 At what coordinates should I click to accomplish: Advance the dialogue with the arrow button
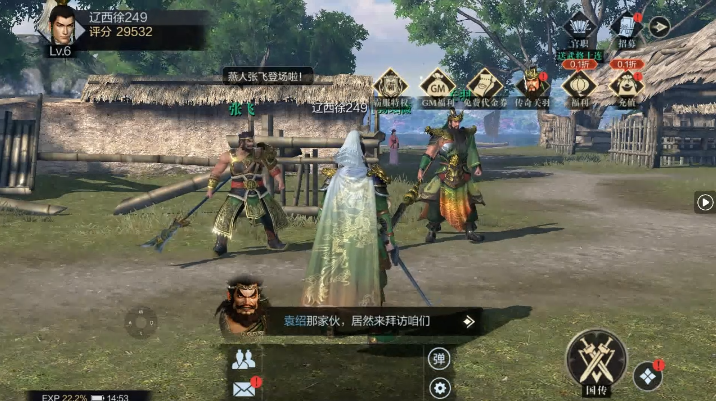point(468,321)
